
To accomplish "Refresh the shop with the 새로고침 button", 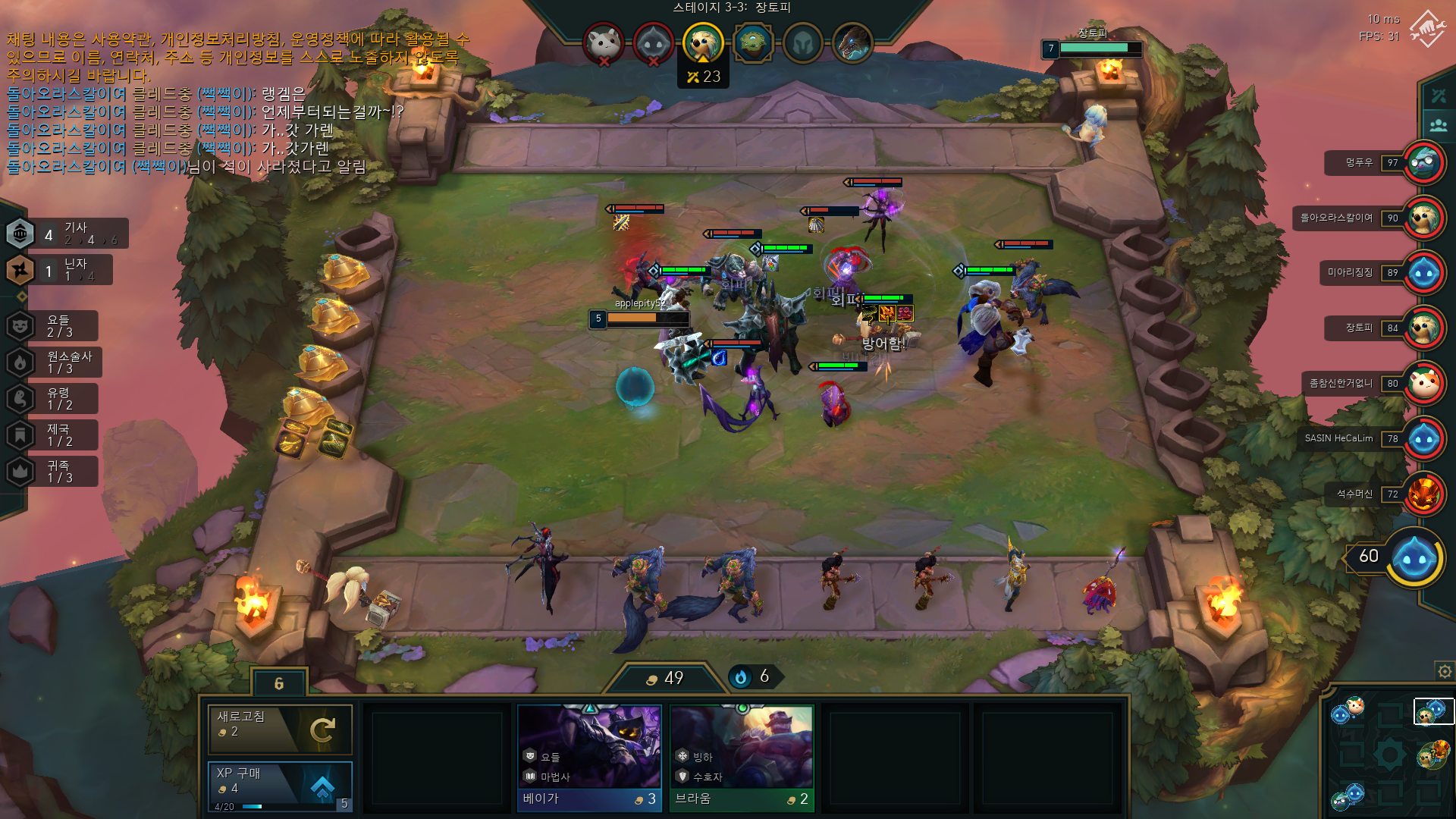I will tap(280, 728).
